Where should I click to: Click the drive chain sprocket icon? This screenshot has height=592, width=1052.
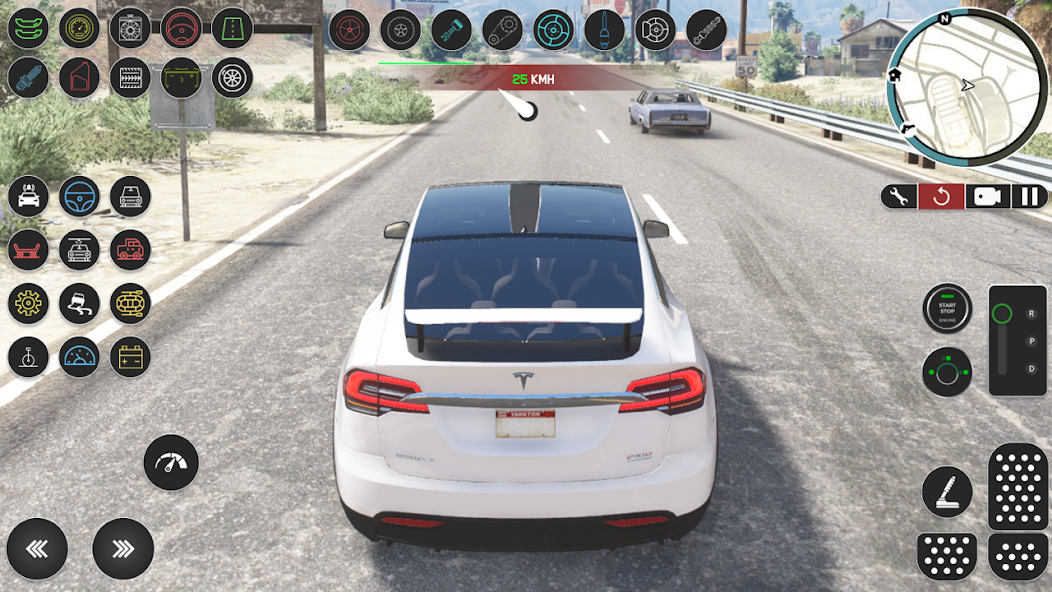click(x=502, y=30)
